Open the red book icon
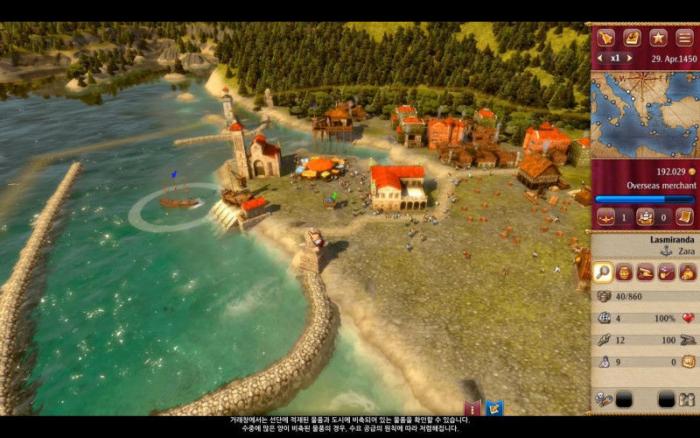The height and width of the screenshot is (438, 700). [472, 408]
